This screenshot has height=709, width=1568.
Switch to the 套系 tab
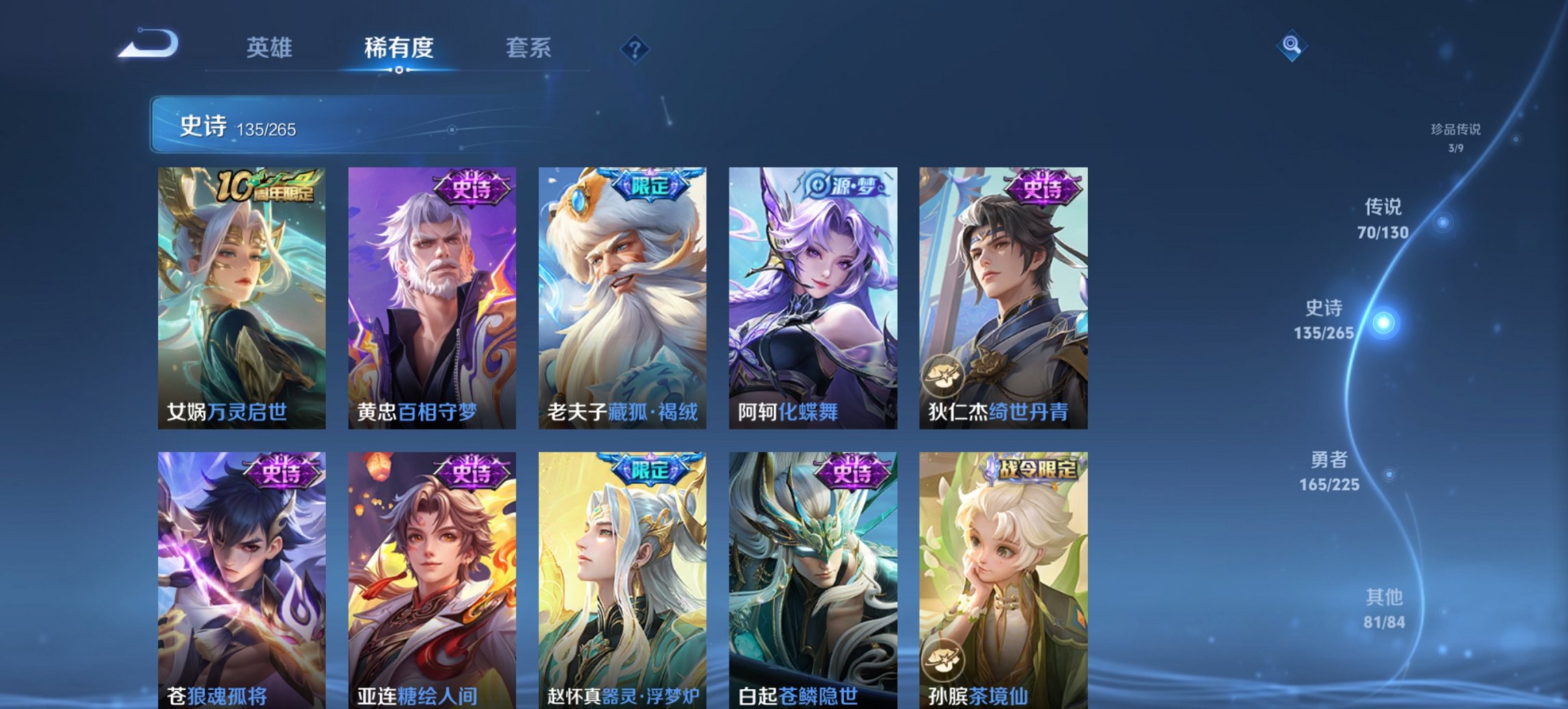[529, 48]
